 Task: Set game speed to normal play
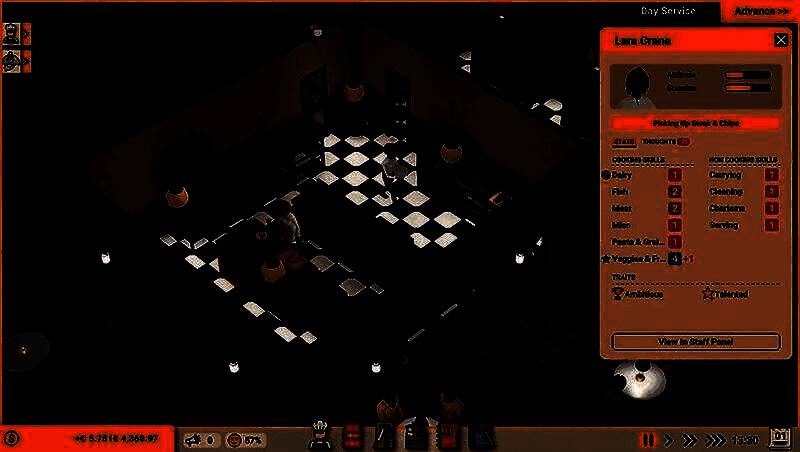669,439
